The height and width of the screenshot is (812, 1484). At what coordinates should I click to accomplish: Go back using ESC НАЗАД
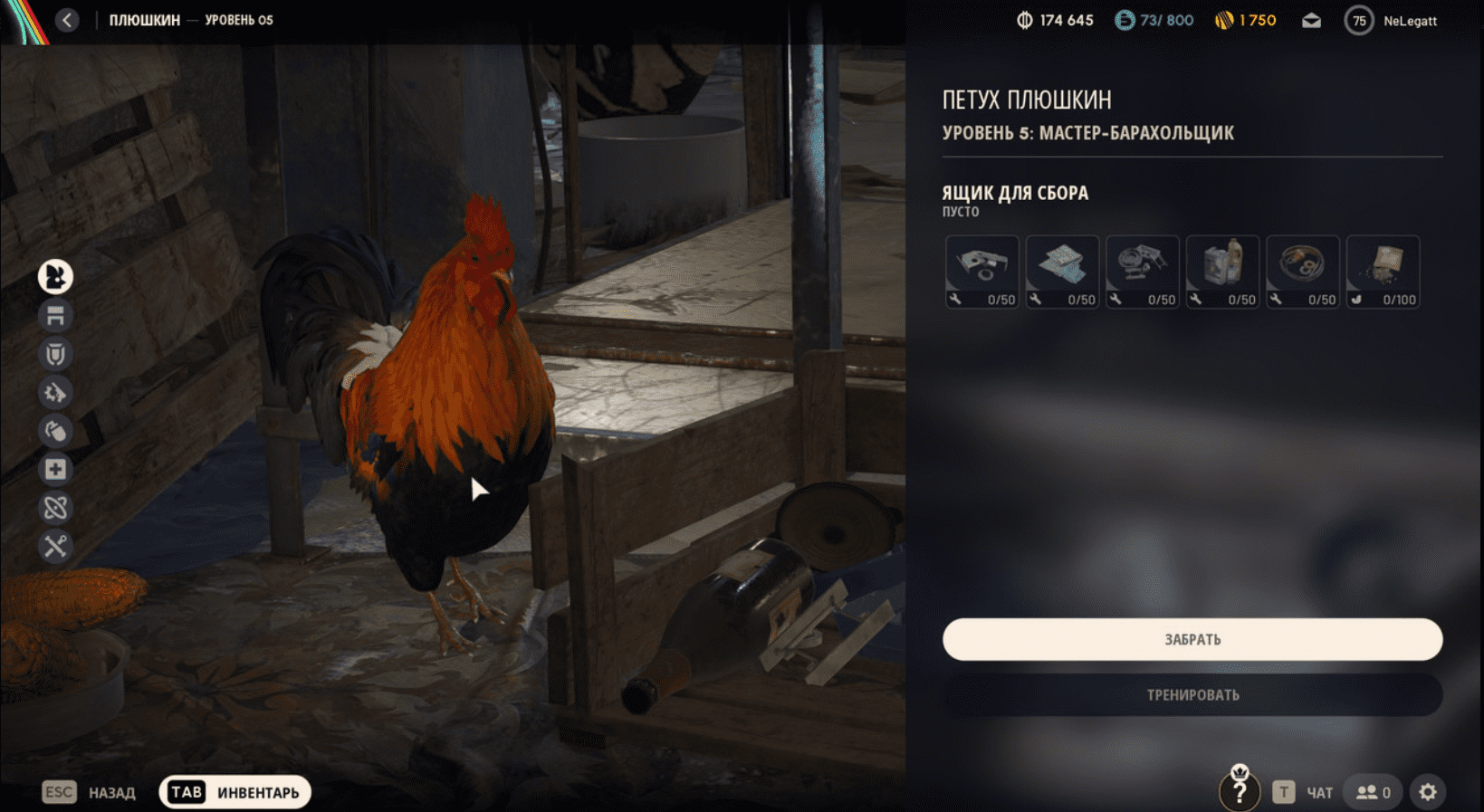tap(92, 791)
